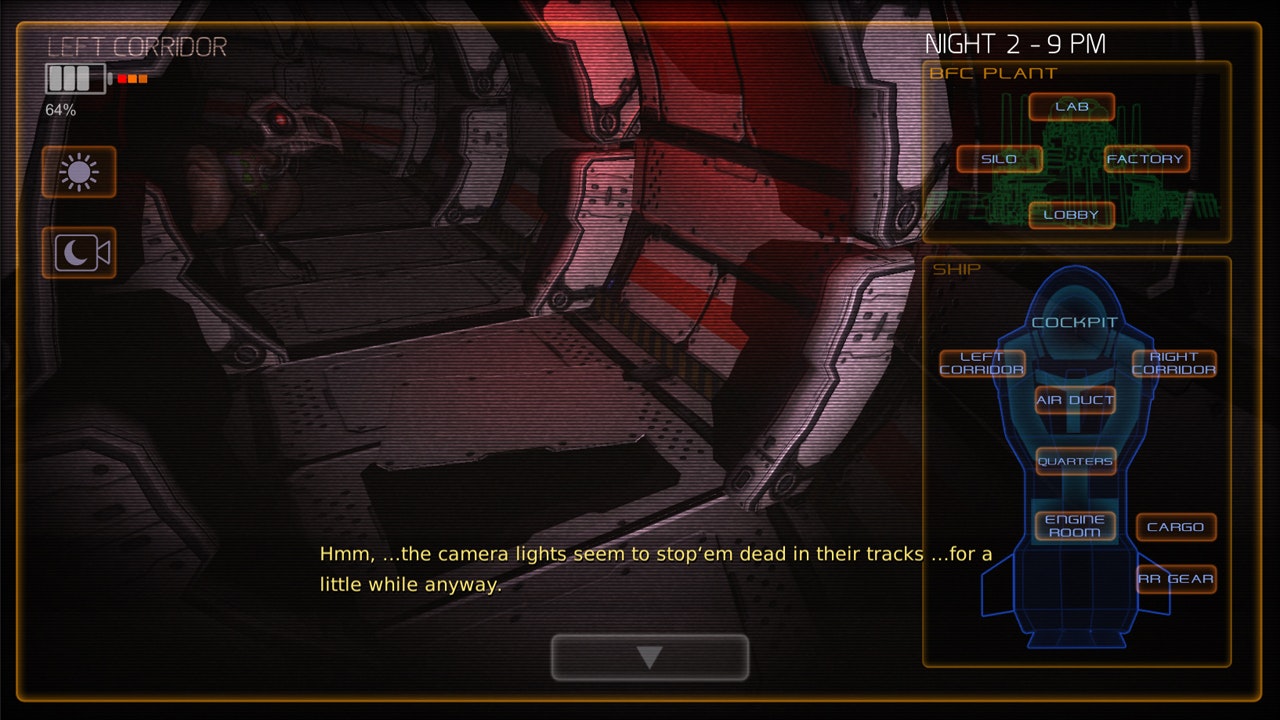1280x720 pixels.
Task: Switch to RIGHT CORRIDOR camera
Action: [1174, 364]
